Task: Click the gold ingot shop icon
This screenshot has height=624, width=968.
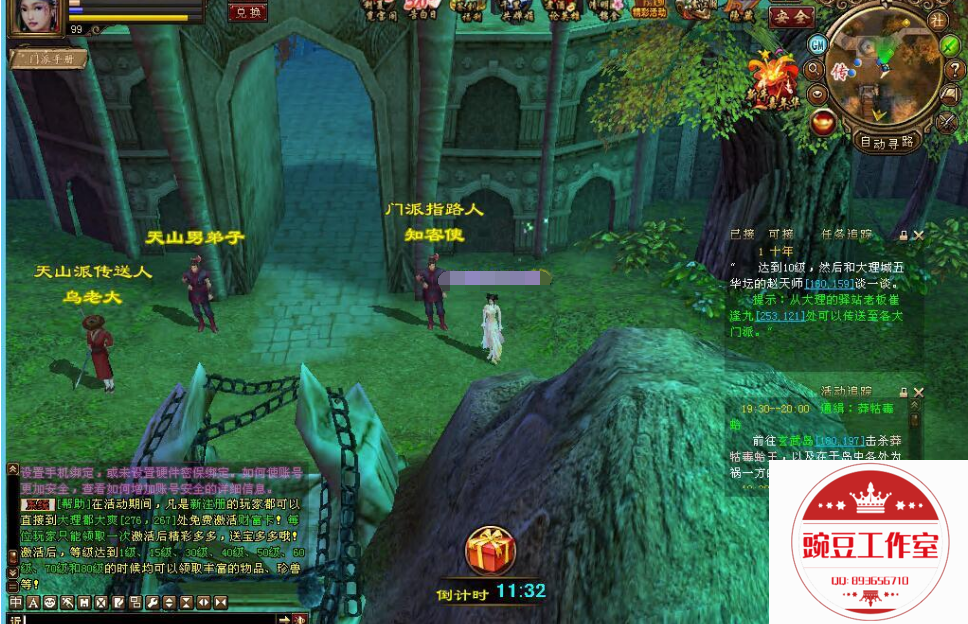Action: (824, 122)
